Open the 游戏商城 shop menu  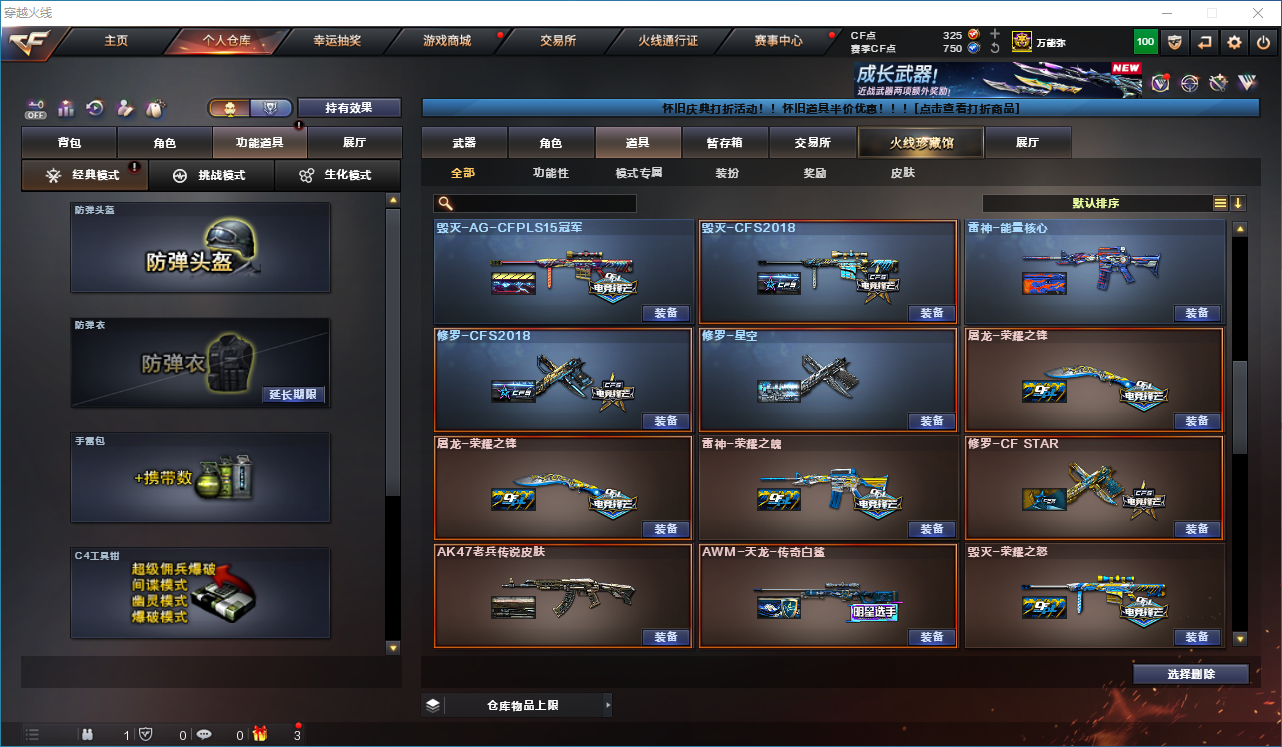click(446, 41)
